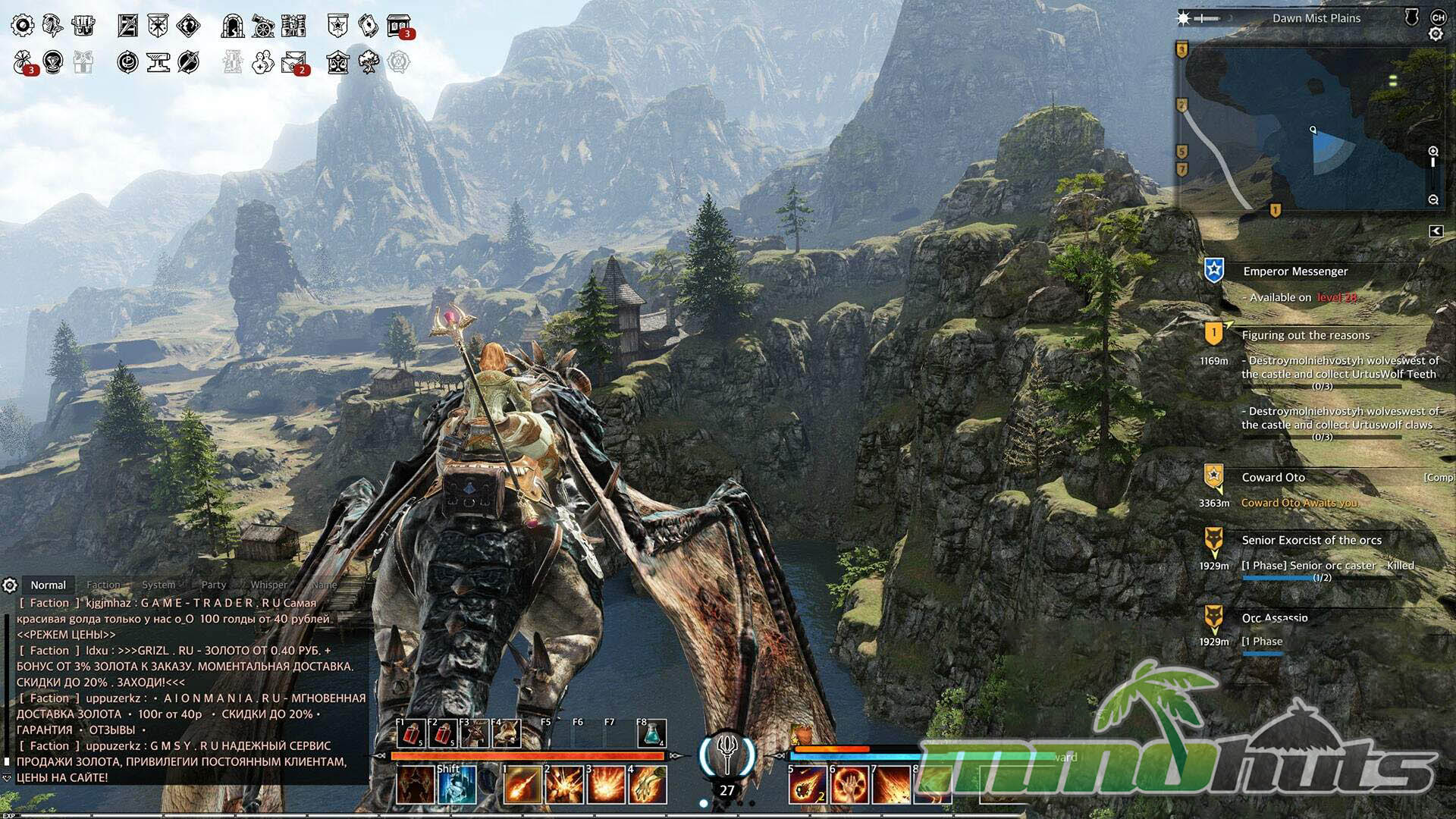Activate the fireball skill in slot 1
This screenshot has height=819, width=1456.
(522, 785)
